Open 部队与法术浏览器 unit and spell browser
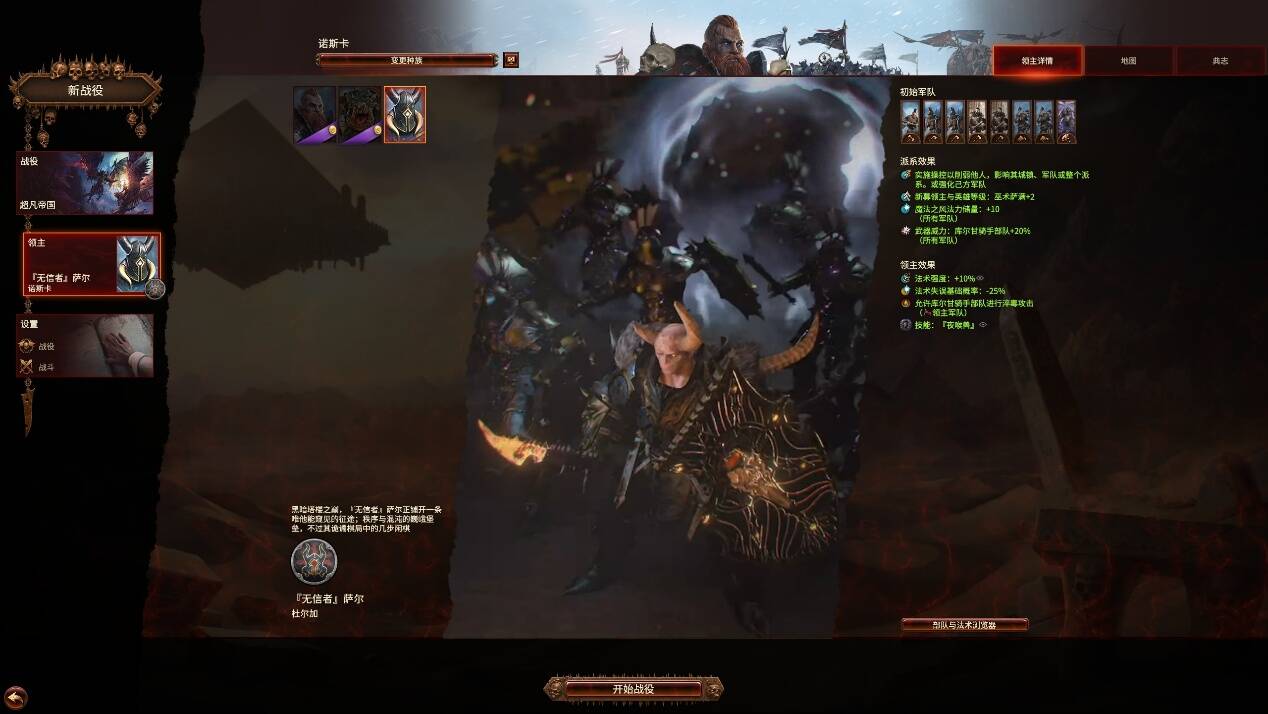This screenshot has width=1268, height=714. tap(965, 625)
